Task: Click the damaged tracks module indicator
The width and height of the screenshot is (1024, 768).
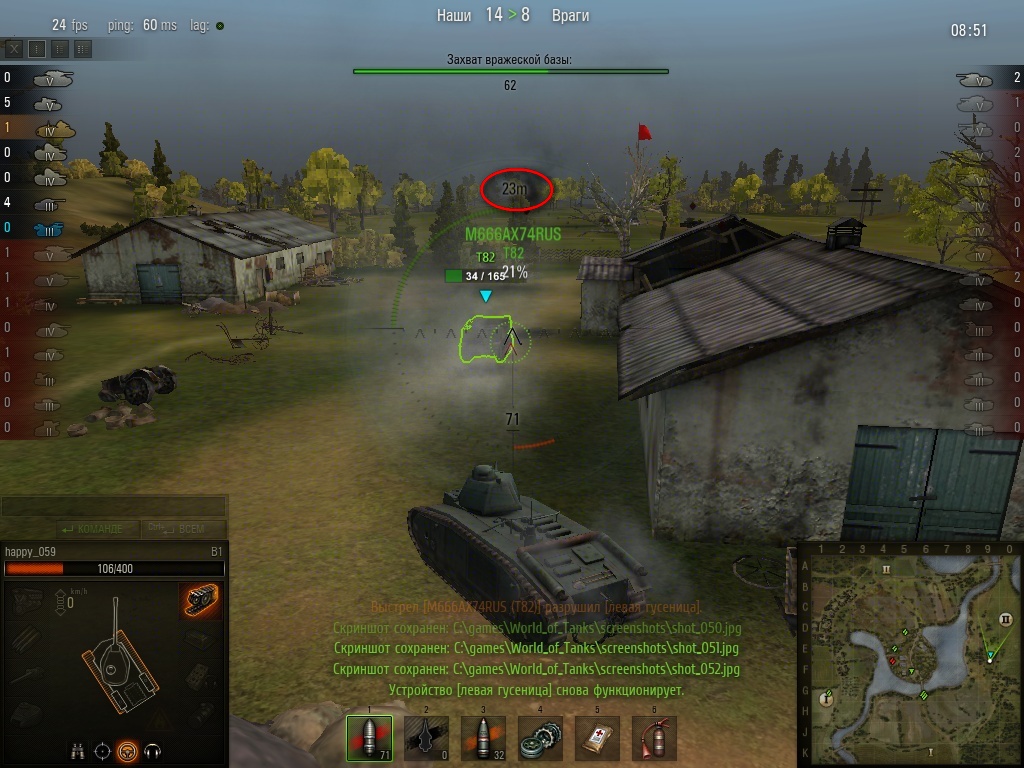Action: pyautogui.click(x=201, y=600)
